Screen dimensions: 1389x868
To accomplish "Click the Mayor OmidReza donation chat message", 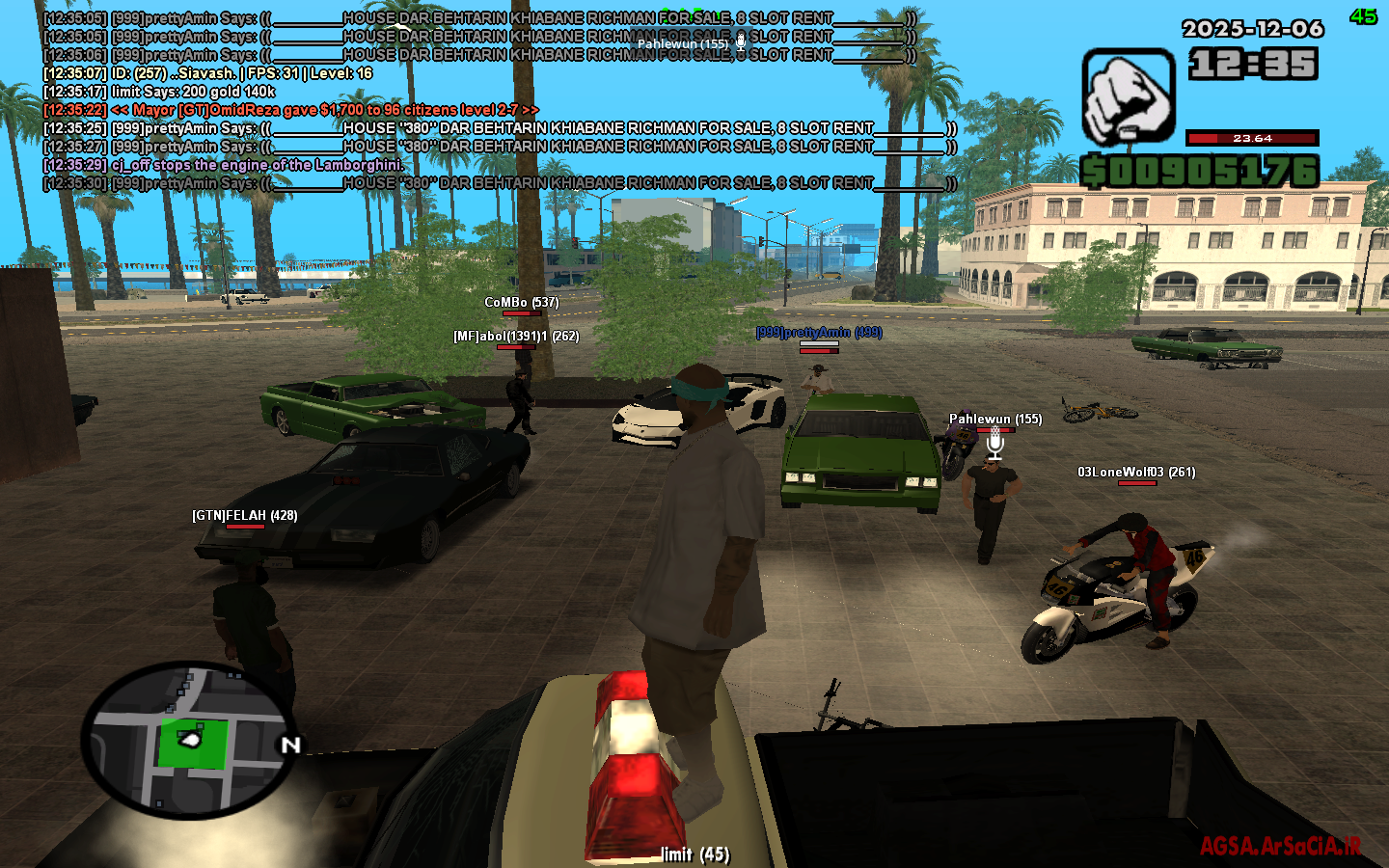I will (x=286, y=110).
